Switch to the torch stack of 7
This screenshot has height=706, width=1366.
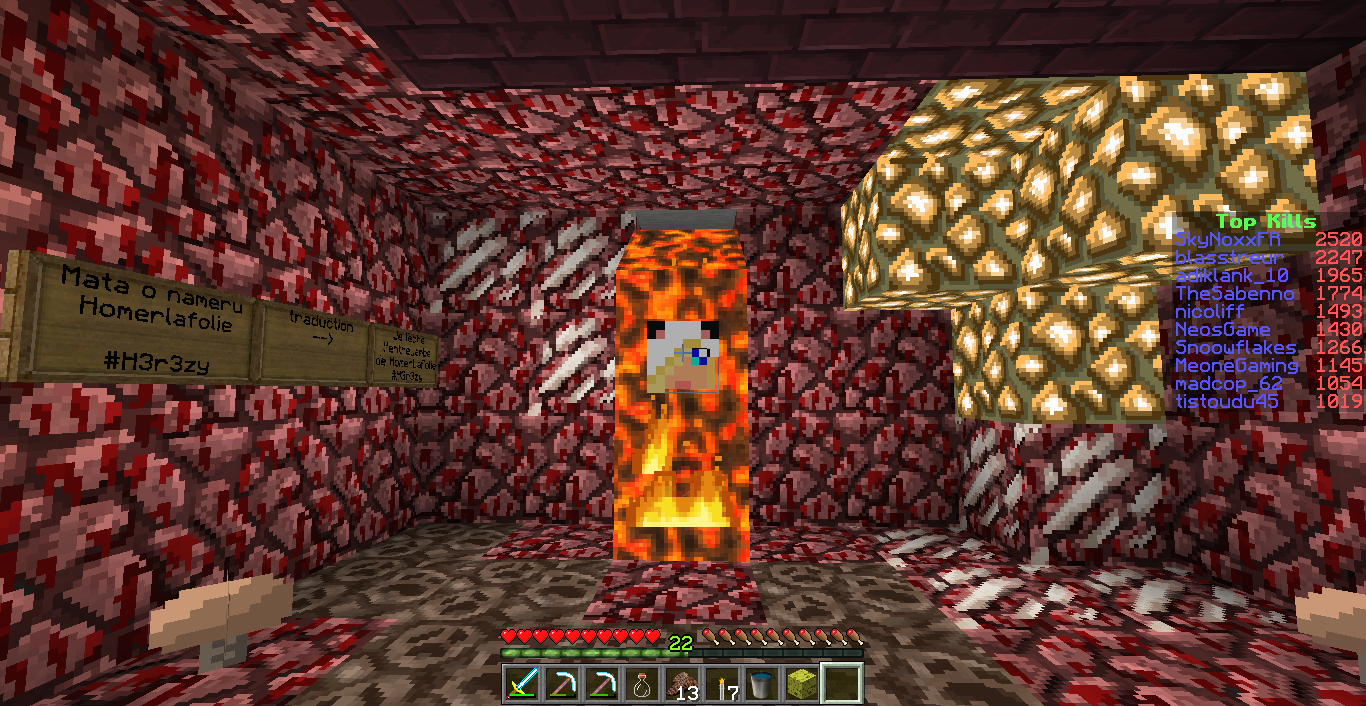pos(721,684)
